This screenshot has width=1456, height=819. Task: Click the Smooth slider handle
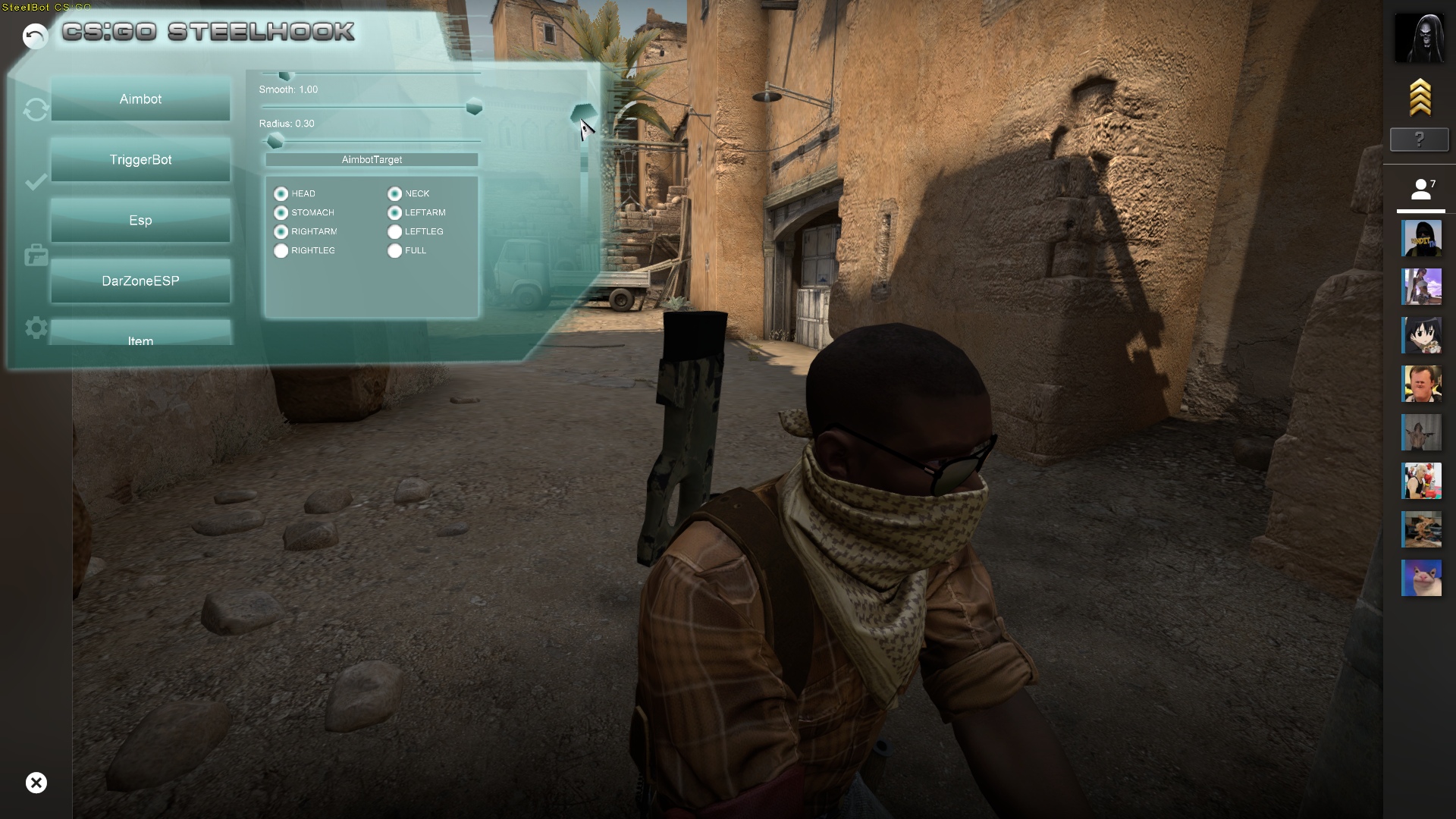tap(474, 107)
